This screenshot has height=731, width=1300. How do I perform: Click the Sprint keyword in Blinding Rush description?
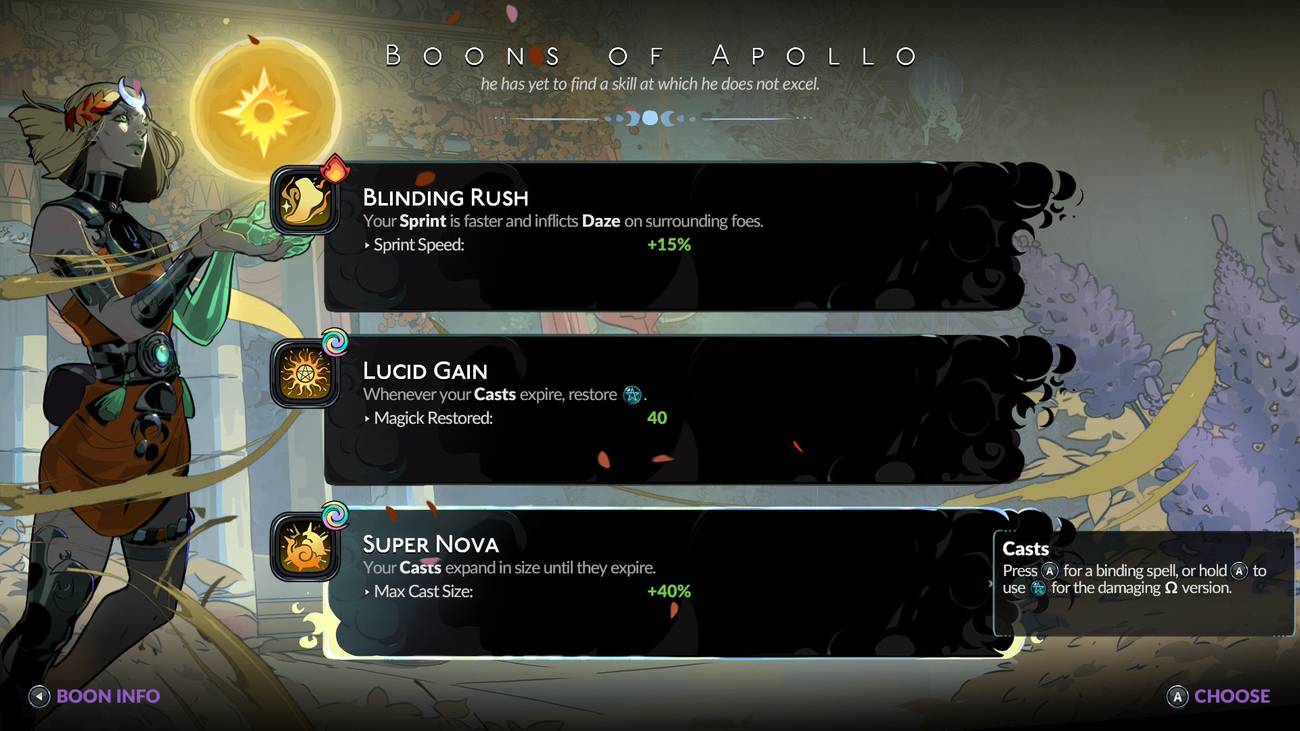[x=421, y=220]
